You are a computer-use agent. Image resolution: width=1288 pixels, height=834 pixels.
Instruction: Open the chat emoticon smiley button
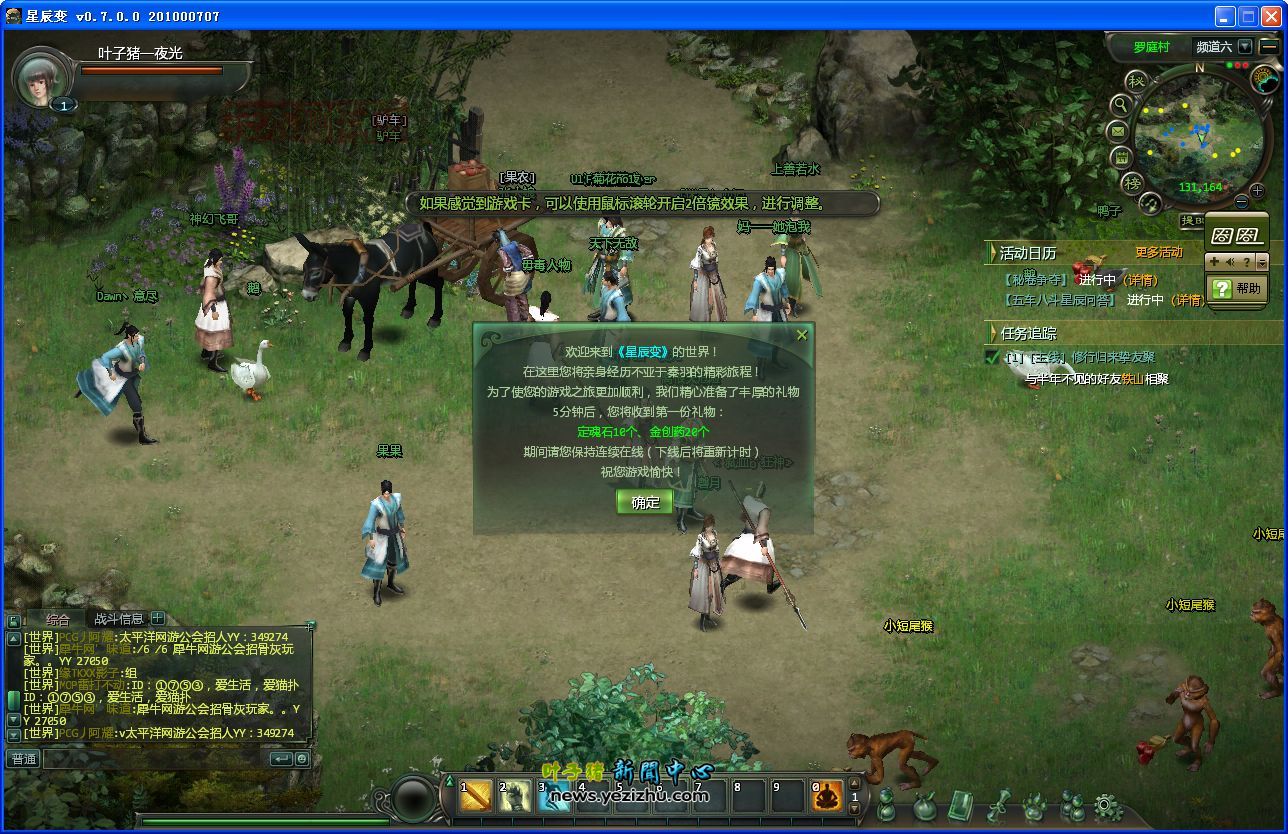[x=300, y=759]
